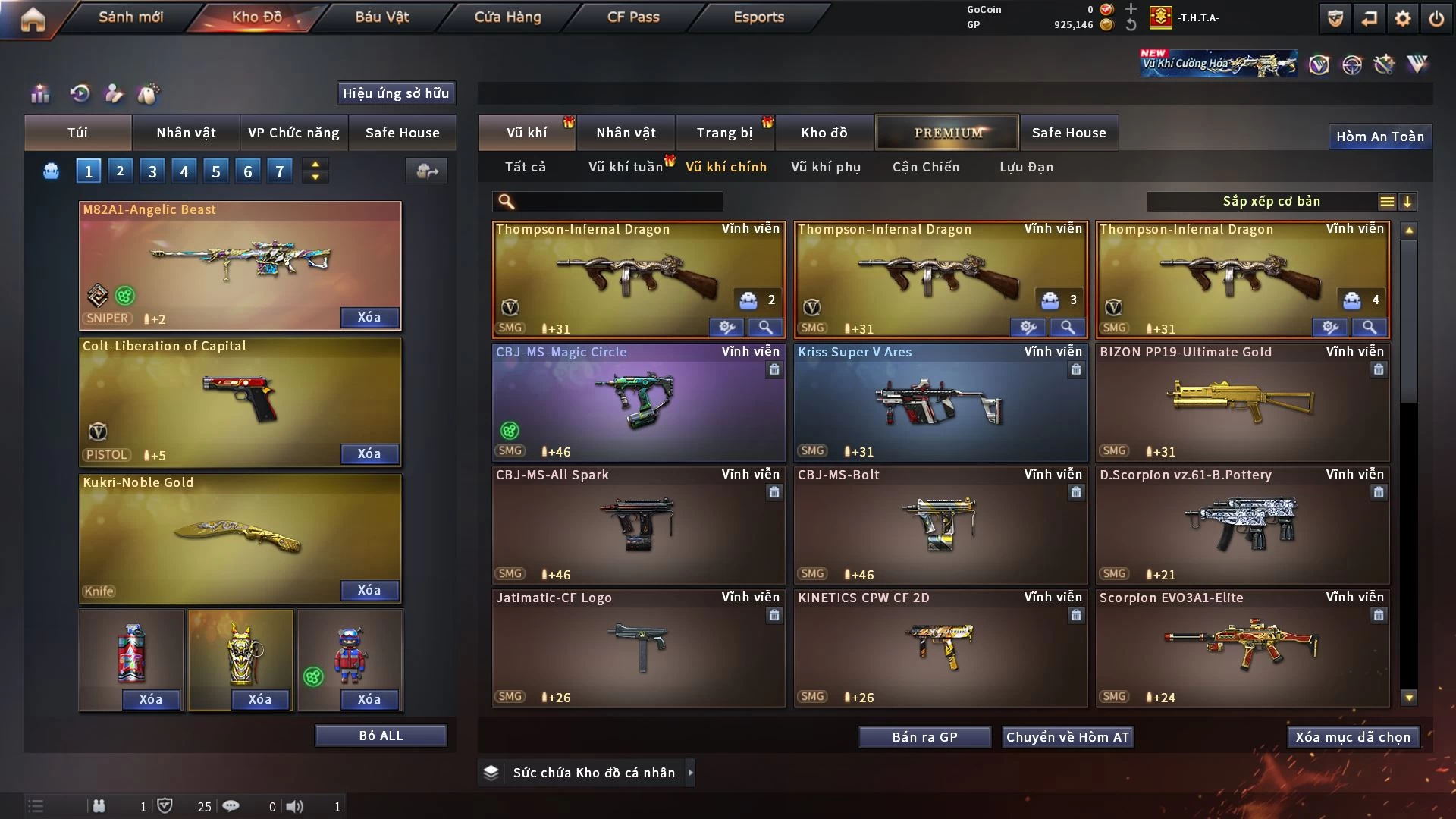Clear all equipped items with Bỏ ALL
The image size is (1456, 819).
[381, 736]
